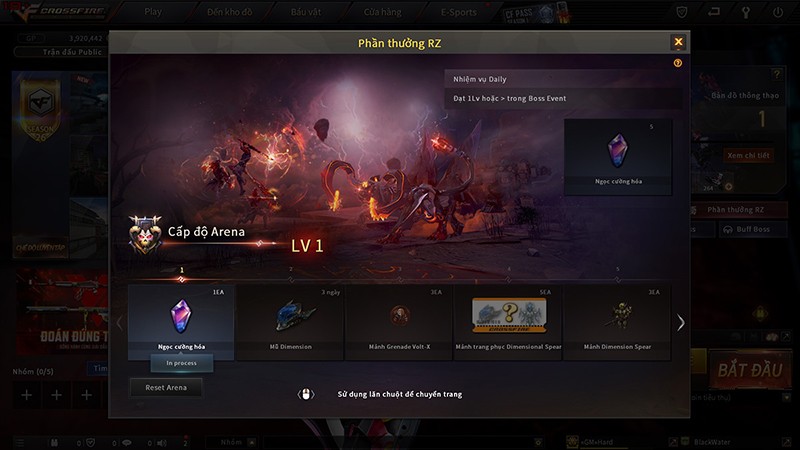
Task: Close the Phần thưởng RZ window
Action: click(678, 42)
